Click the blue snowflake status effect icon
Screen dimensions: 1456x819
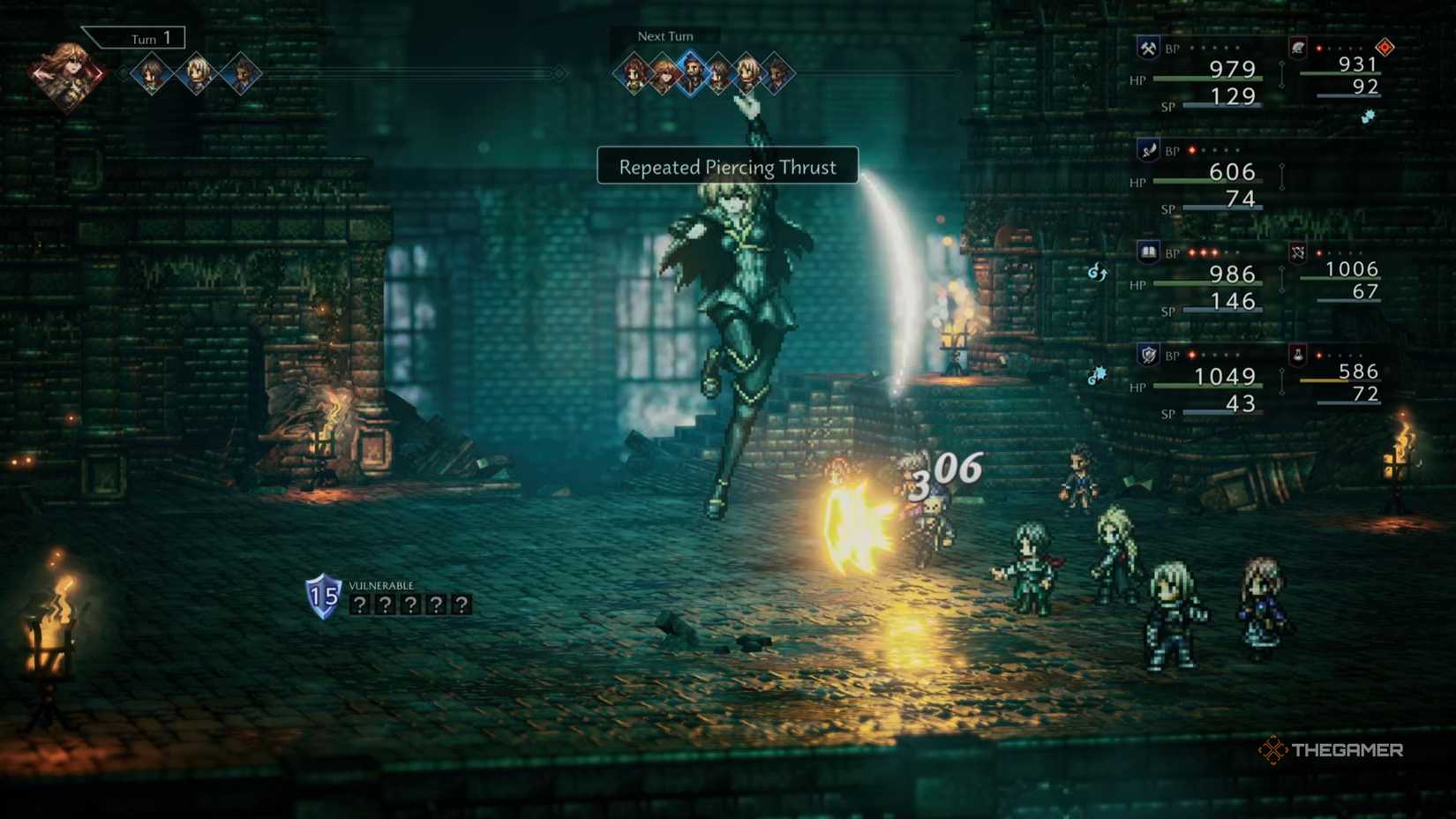point(1367,117)
